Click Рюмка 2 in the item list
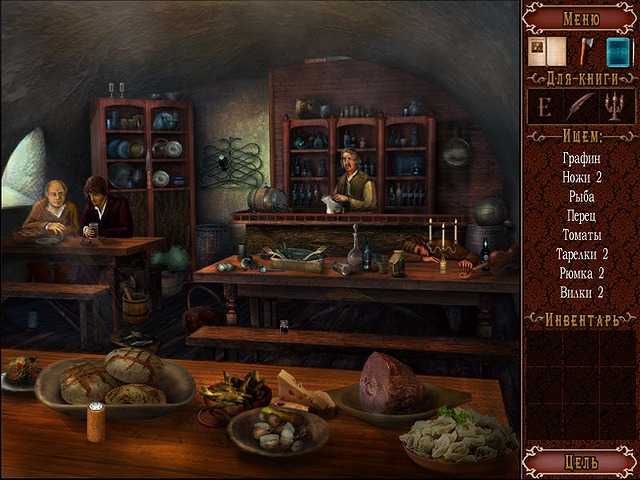The width and height of the screenshot is (640, 480). (x=581, y=272)
